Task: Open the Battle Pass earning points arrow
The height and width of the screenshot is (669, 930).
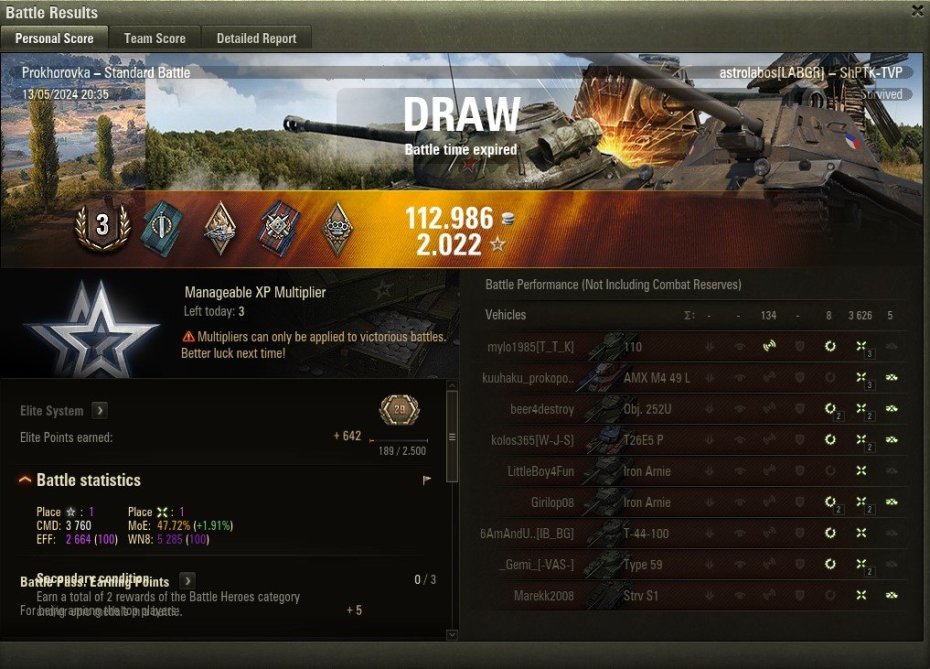Action: point(187,581)
